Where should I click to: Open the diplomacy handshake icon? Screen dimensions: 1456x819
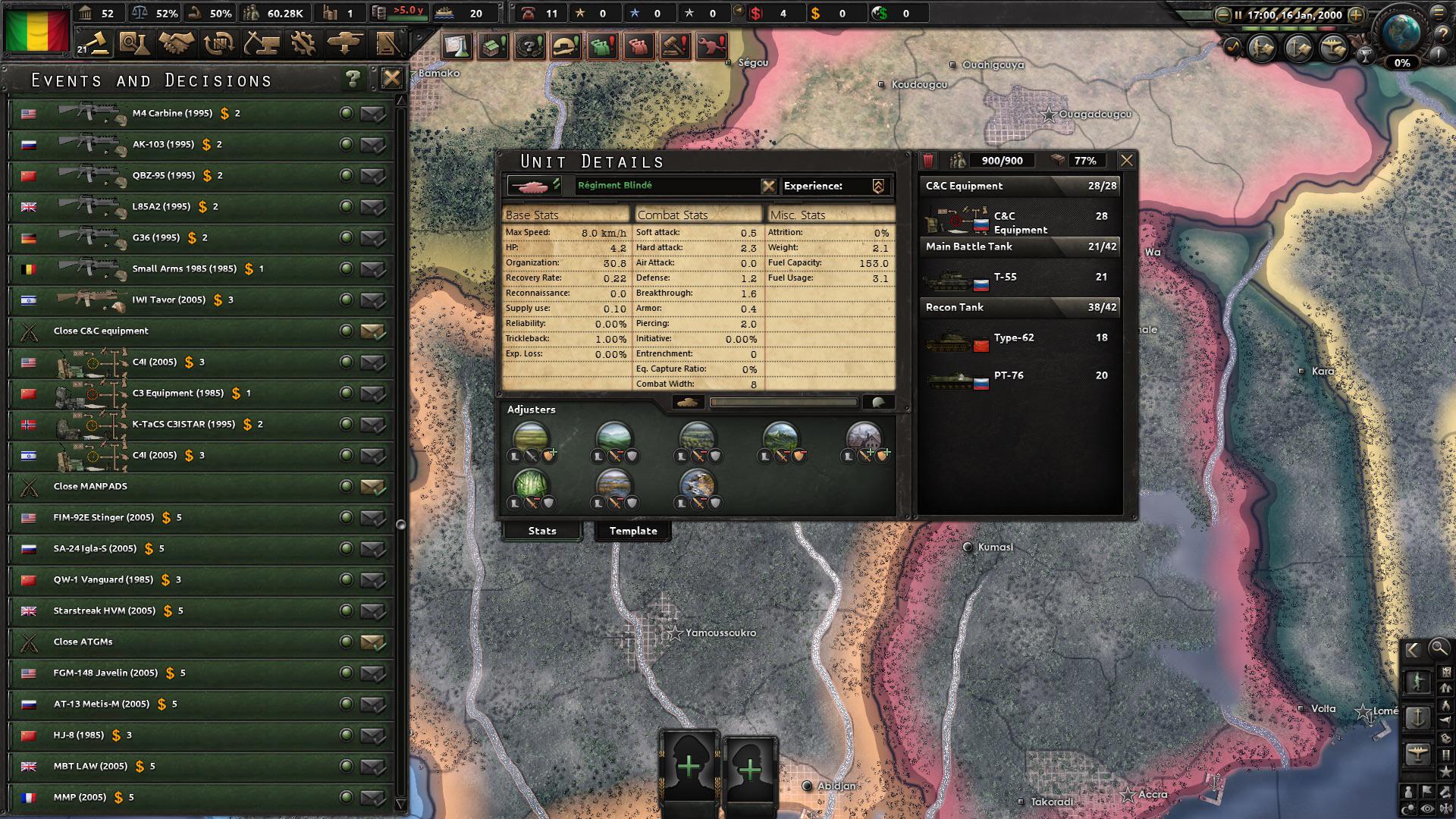click(x=177, y=43)
